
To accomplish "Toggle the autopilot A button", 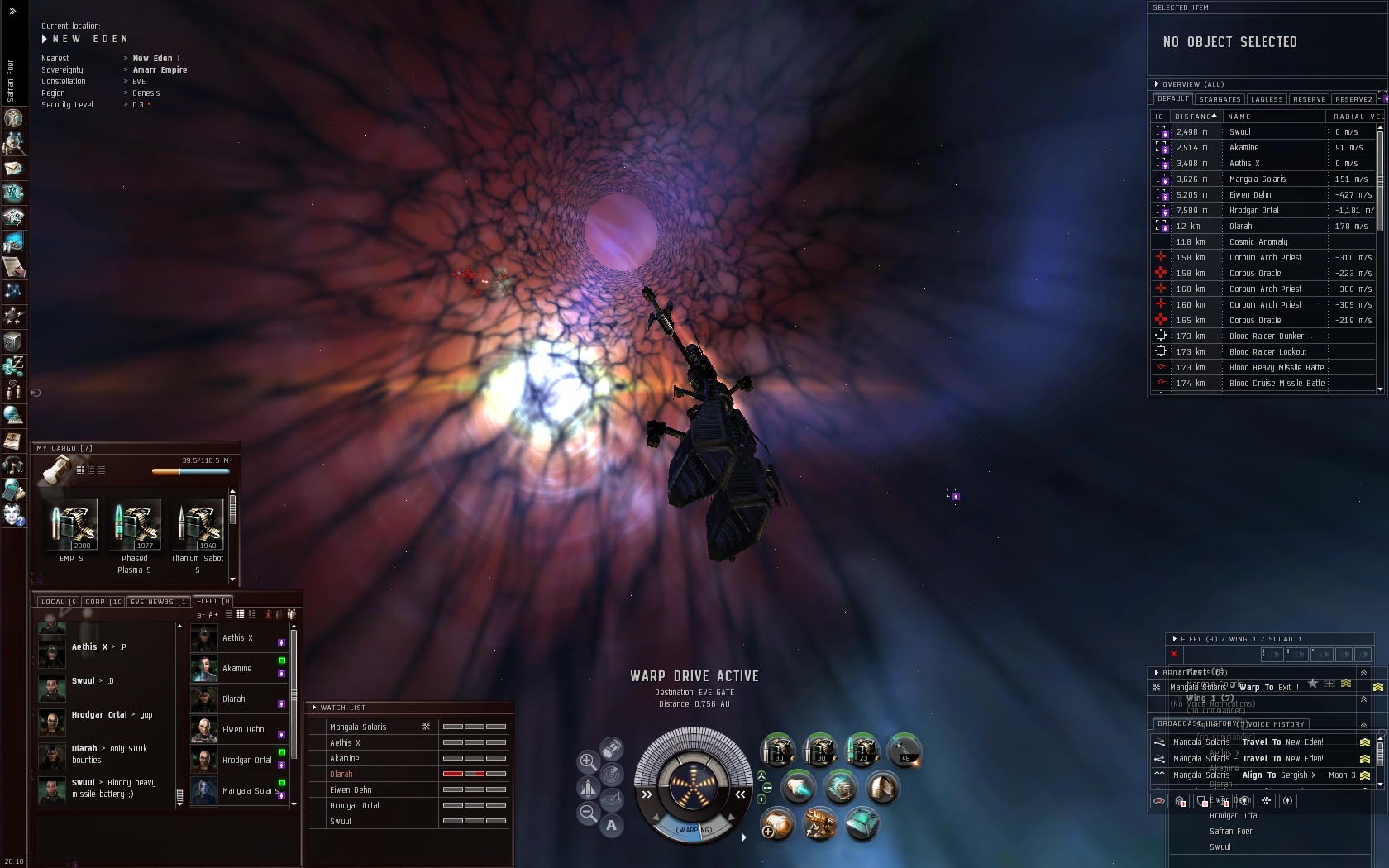I will [611, 825].
